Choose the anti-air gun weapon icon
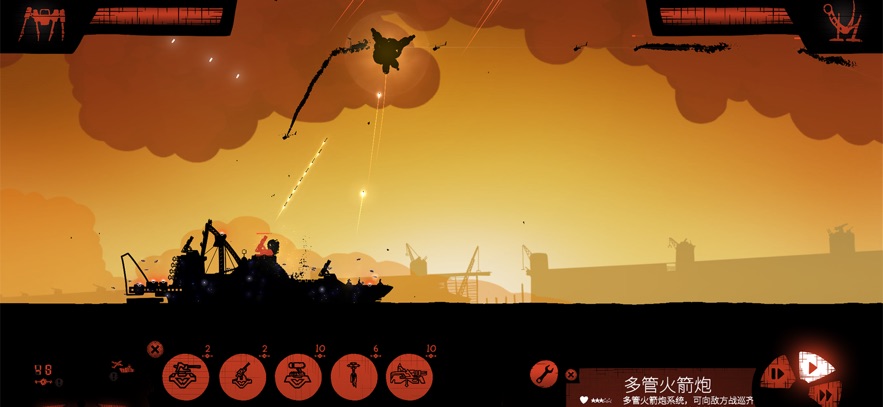Image resolution: width=883 pixels, height=407 pixels. pos(242,374)
